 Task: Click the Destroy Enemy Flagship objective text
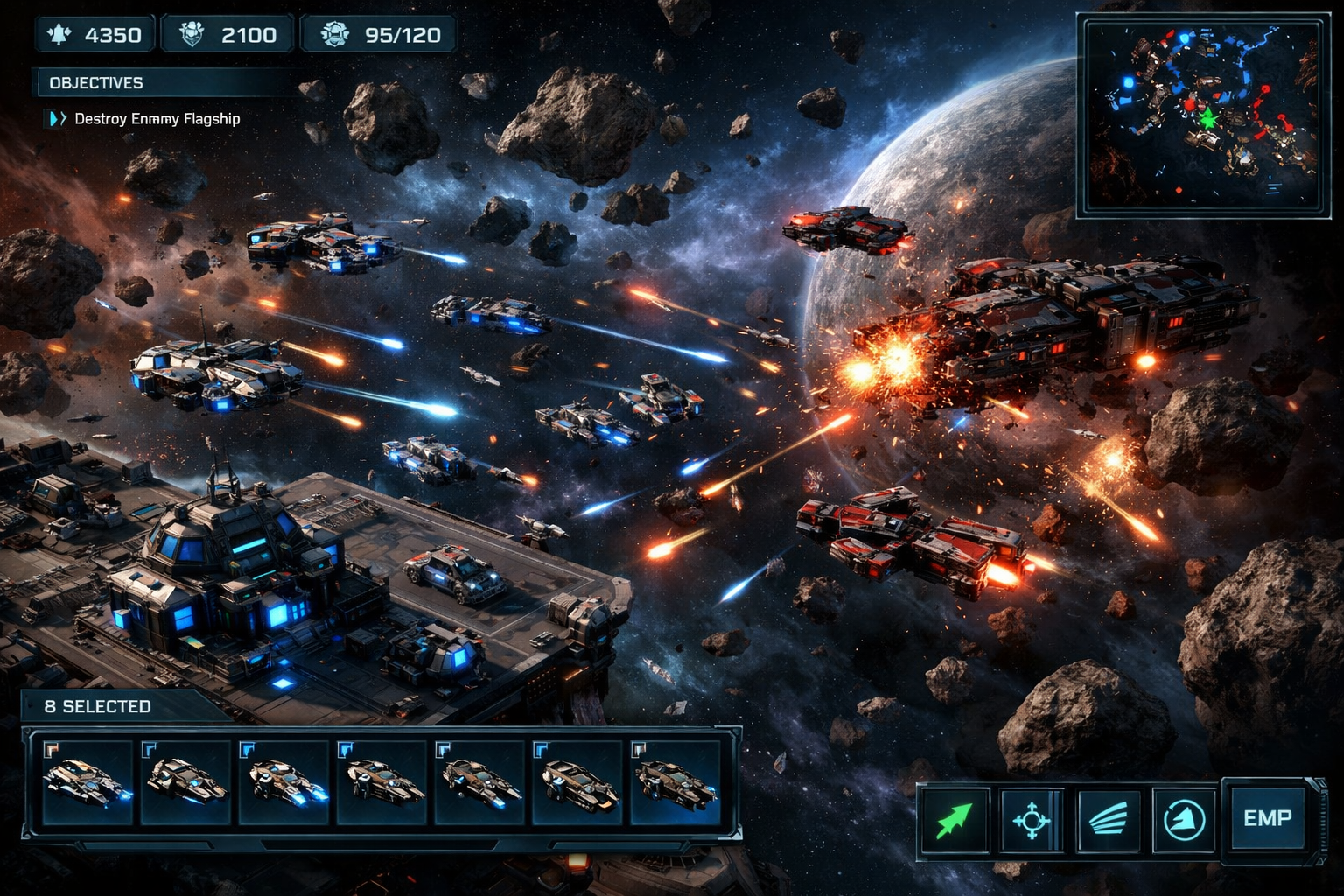click(157, 117)
